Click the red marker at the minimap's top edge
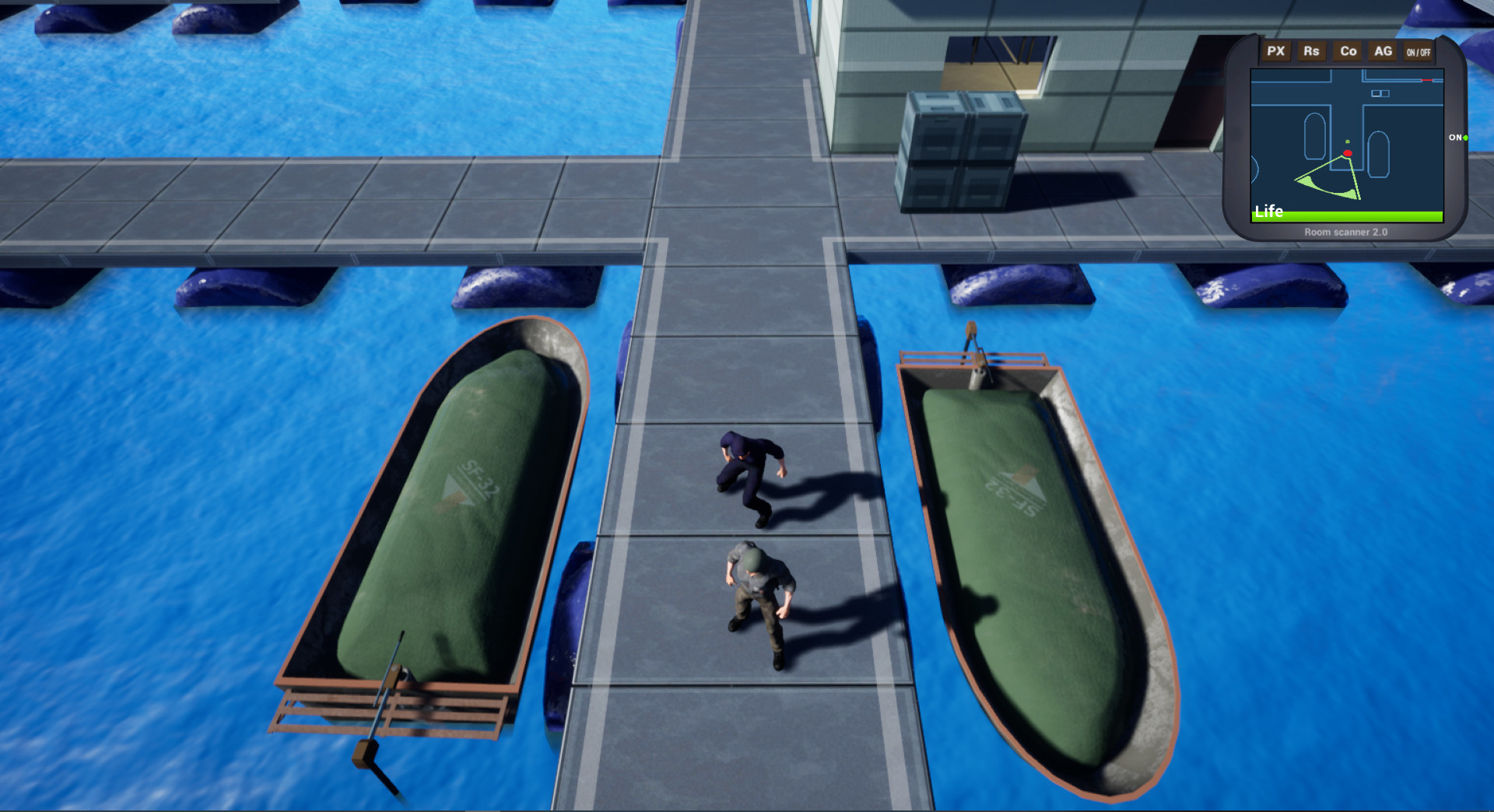Screen dimensions: 1494x812 [x=1426, y=79]
